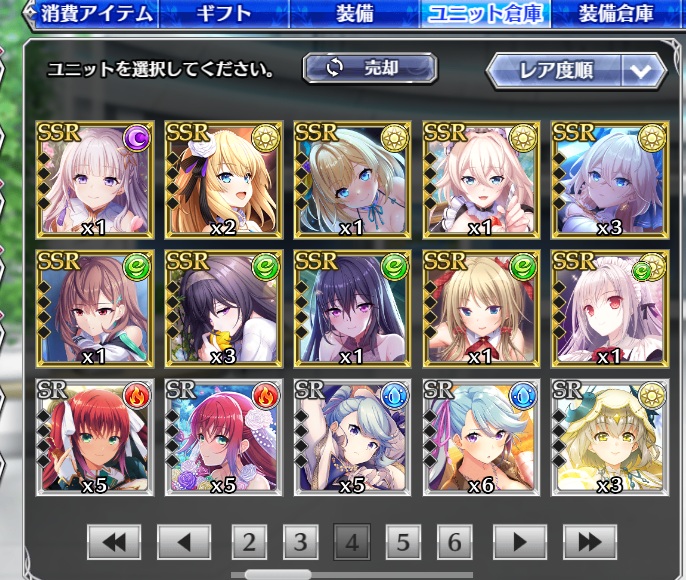Go to page 3
Image resolution: width=686 pixels, height=580 pixels.
(x=300, y=542)
